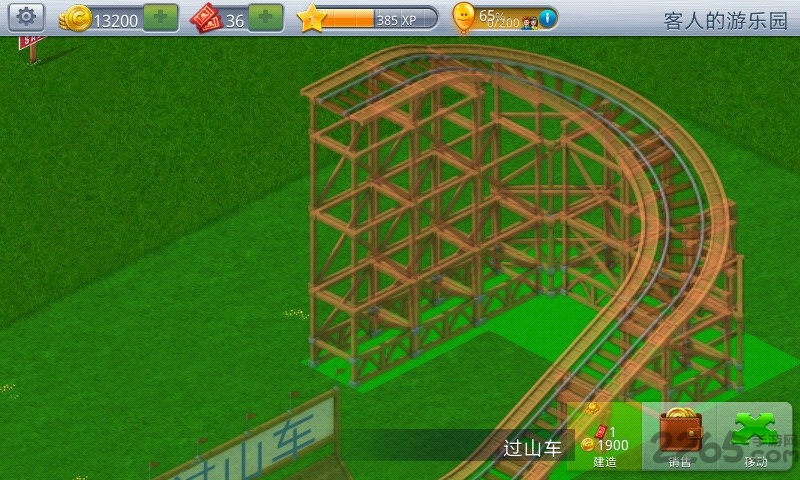Confirm 建造 to build the coaster for 1900
This screenshot has width=800, height=480.
[604, 437]
